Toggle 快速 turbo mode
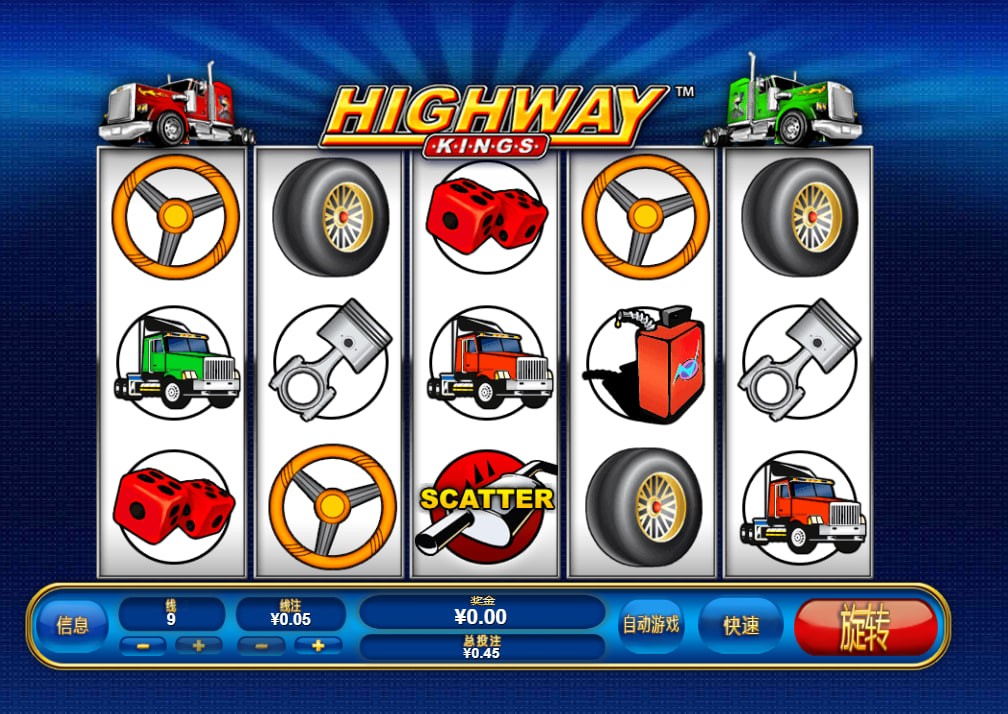Screen dimensions: 1008x714 (x=741, y=626)
